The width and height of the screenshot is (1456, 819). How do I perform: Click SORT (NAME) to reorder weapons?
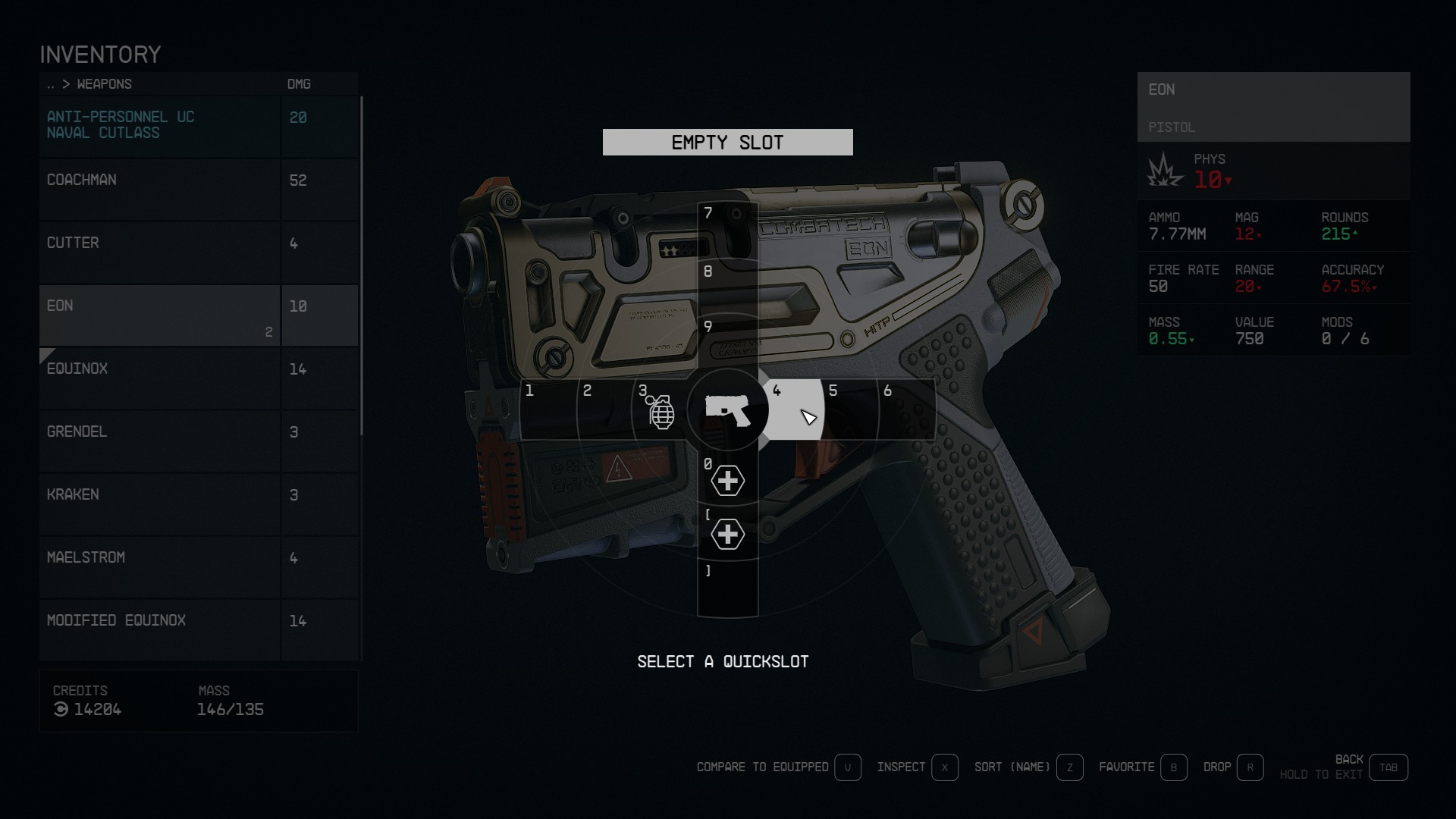coord(1012,767)
